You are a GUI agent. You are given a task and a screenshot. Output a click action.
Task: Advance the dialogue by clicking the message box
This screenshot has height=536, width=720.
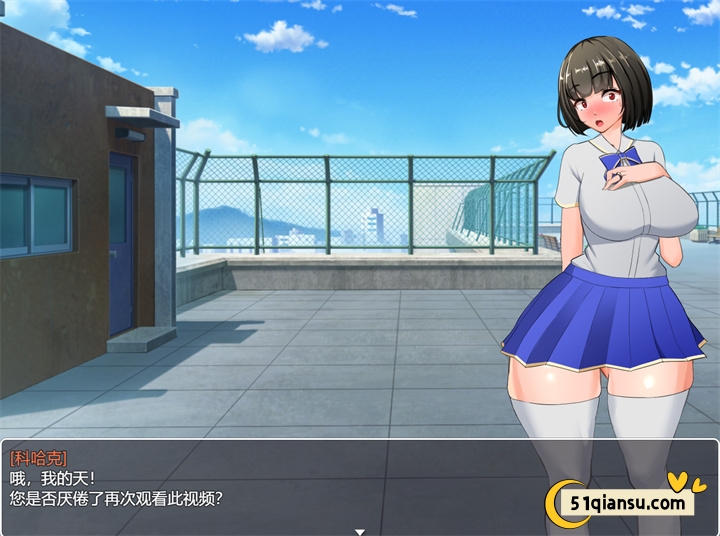300,485
